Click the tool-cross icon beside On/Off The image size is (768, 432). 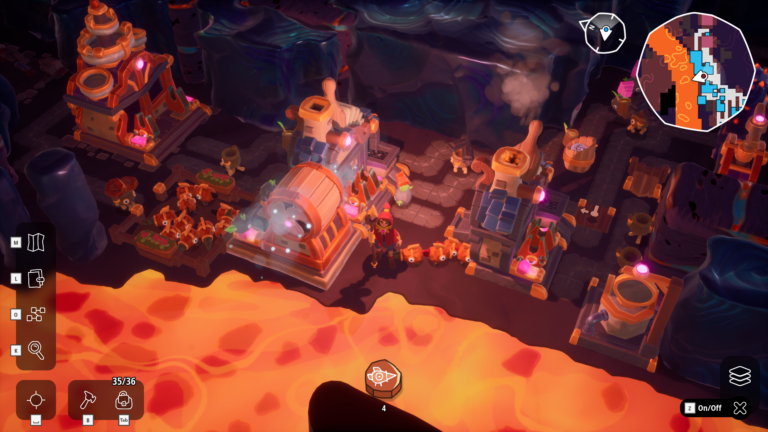[740, 408]
